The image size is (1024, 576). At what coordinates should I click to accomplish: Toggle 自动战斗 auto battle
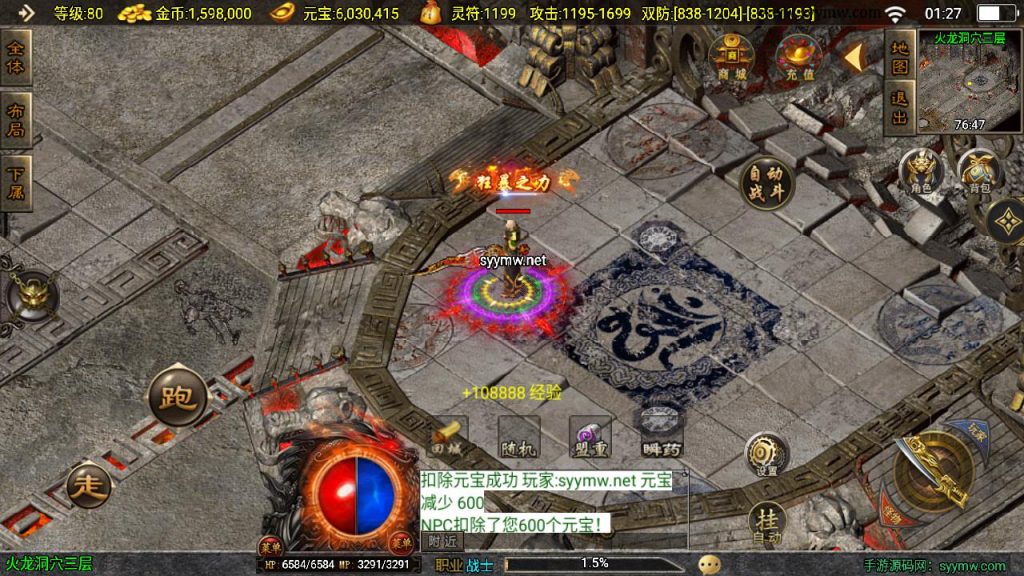coord(766,184)
